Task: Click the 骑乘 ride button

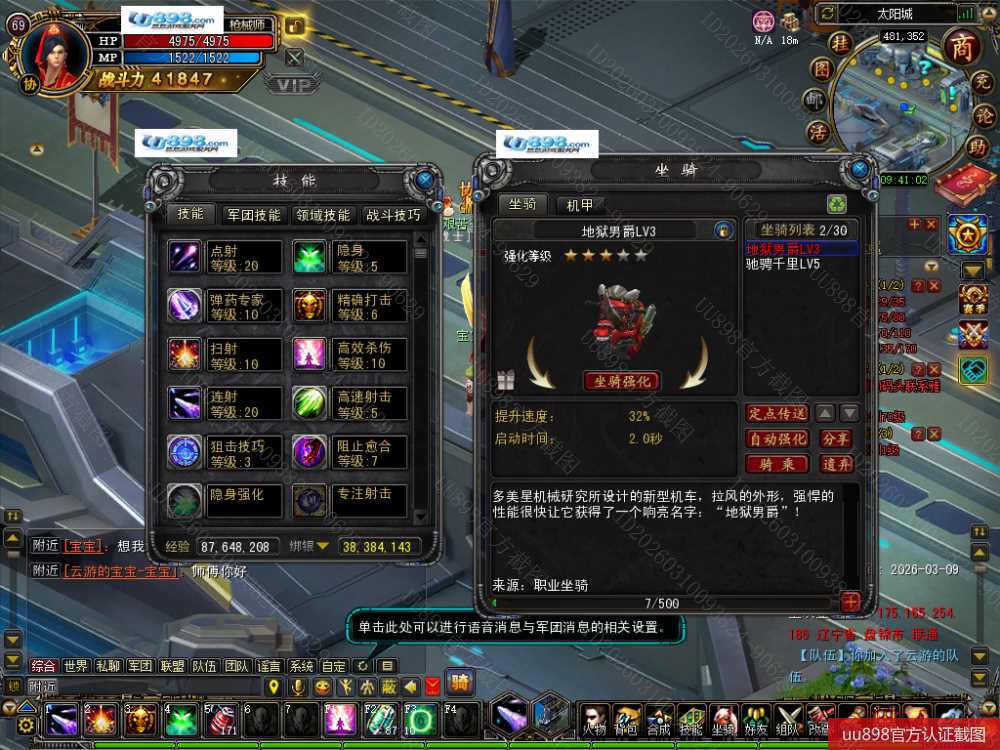Action: click(777, 464)
